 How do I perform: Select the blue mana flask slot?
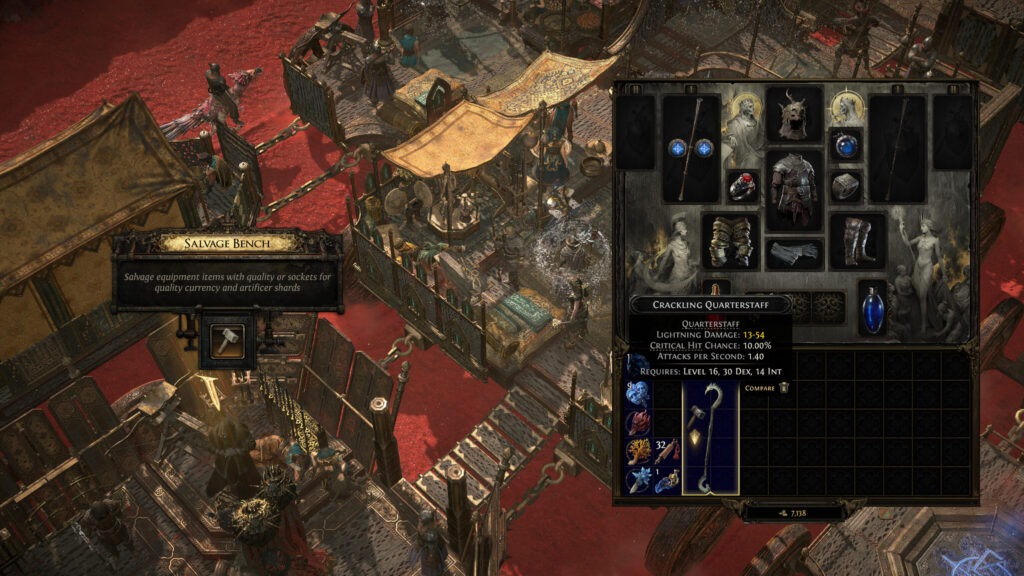pyautogui.click(x=872, y=307)
